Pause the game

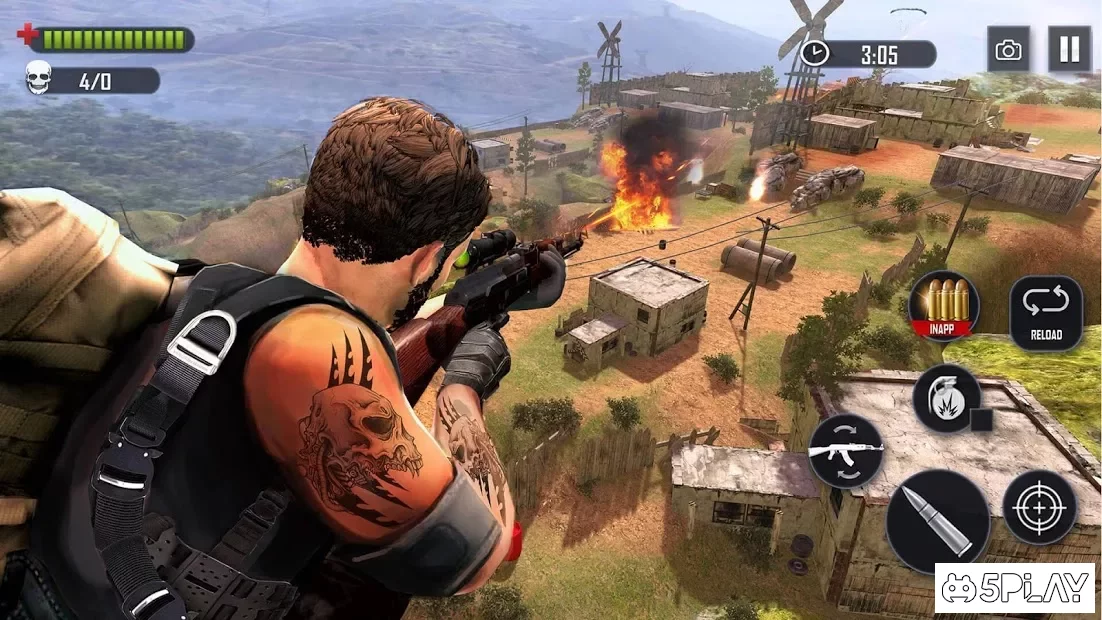tap(1069, 49)
